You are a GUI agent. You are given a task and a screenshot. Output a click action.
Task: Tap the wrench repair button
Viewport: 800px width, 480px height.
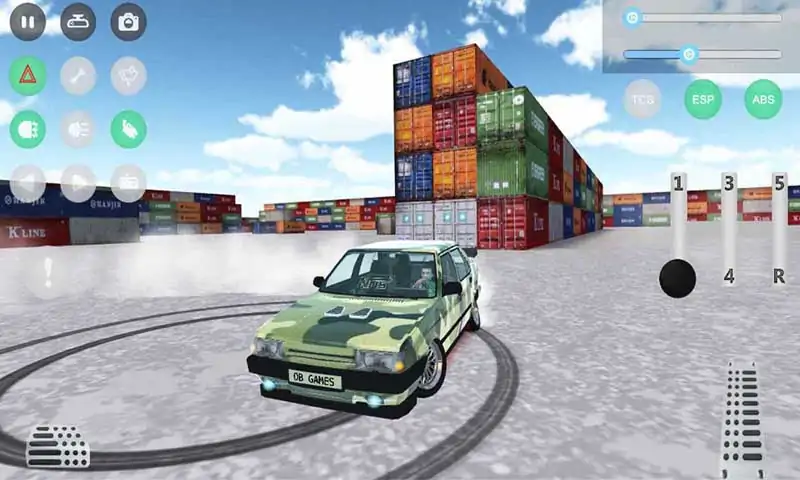pyautogui.click(x=78, y=75)
